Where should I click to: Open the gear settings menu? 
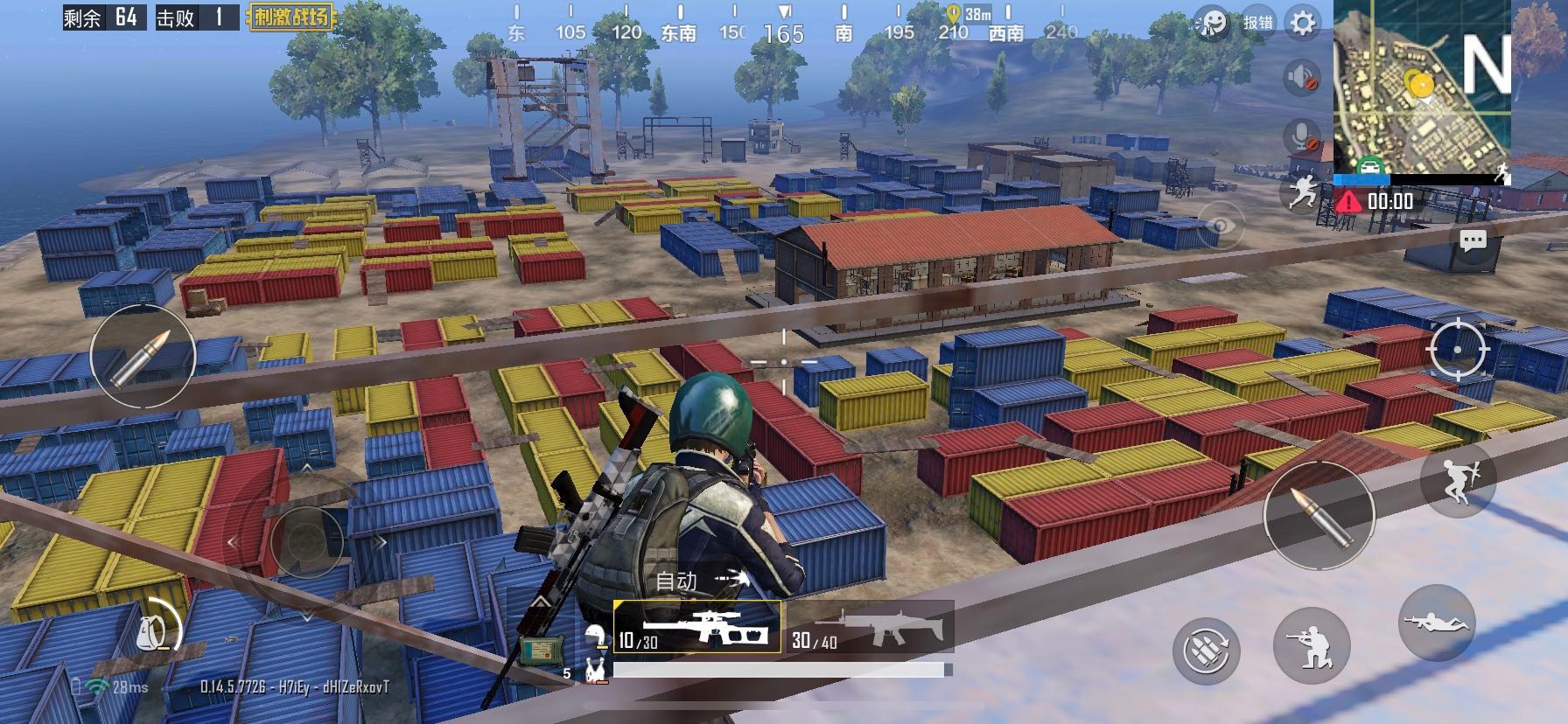[x=1303, y=23]
